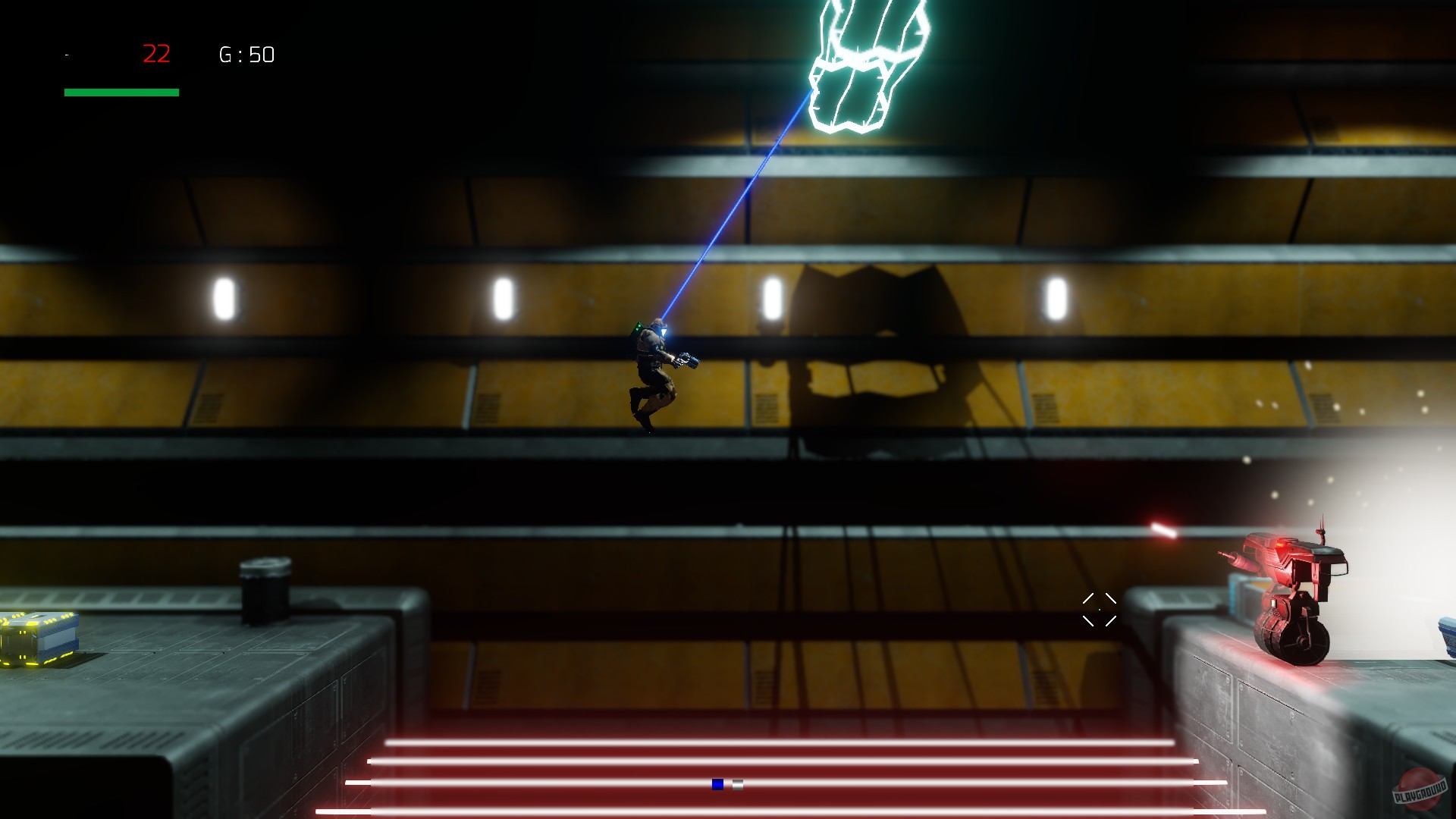Select the blue weapon slot square
Viewport: 1456px width, 819px height.
click(717, 784)
